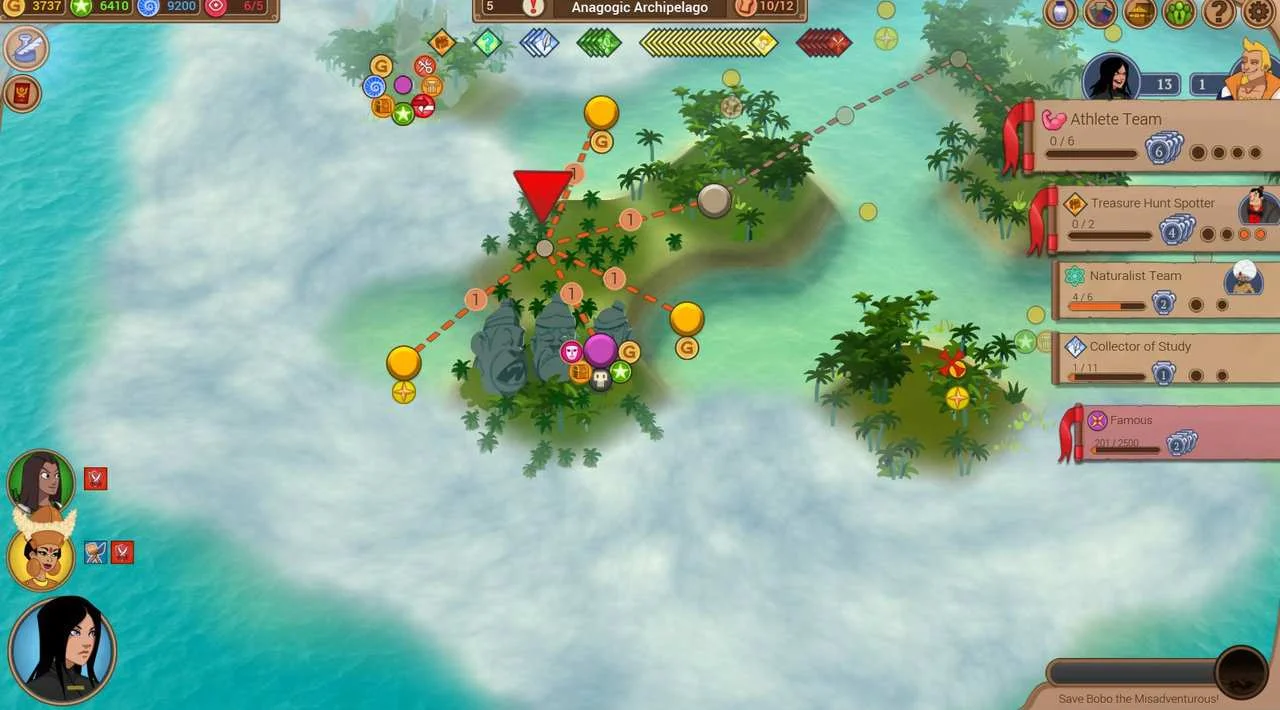Select the brown-haired crew member on green
1280x710 pixels.
coord(41,482)
